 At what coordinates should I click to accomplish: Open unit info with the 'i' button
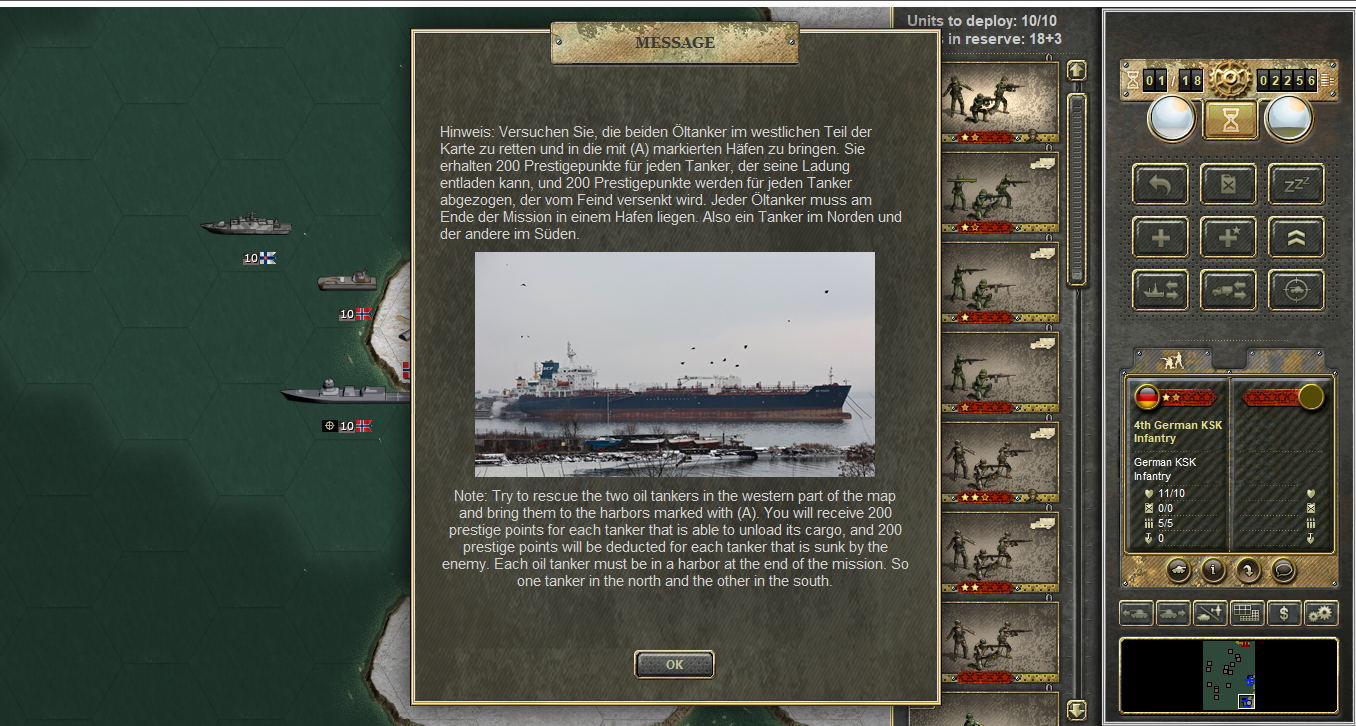1213,570
